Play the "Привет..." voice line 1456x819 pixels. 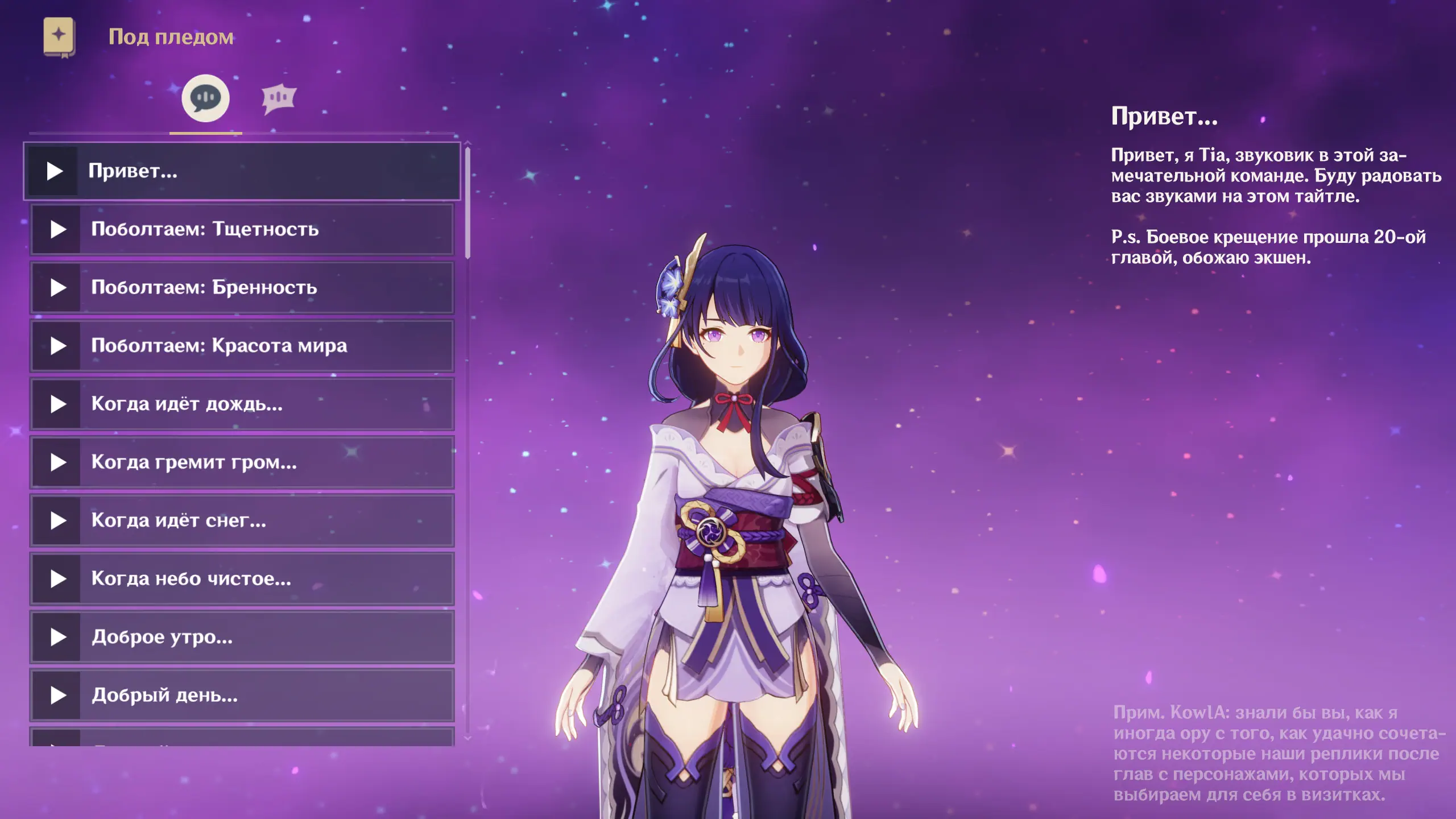(55, 171)
